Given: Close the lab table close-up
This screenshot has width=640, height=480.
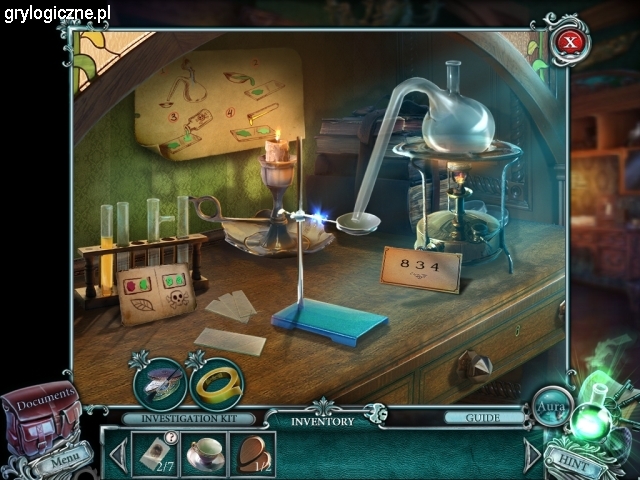Looking at the screenshot, I should click(570, 42).
